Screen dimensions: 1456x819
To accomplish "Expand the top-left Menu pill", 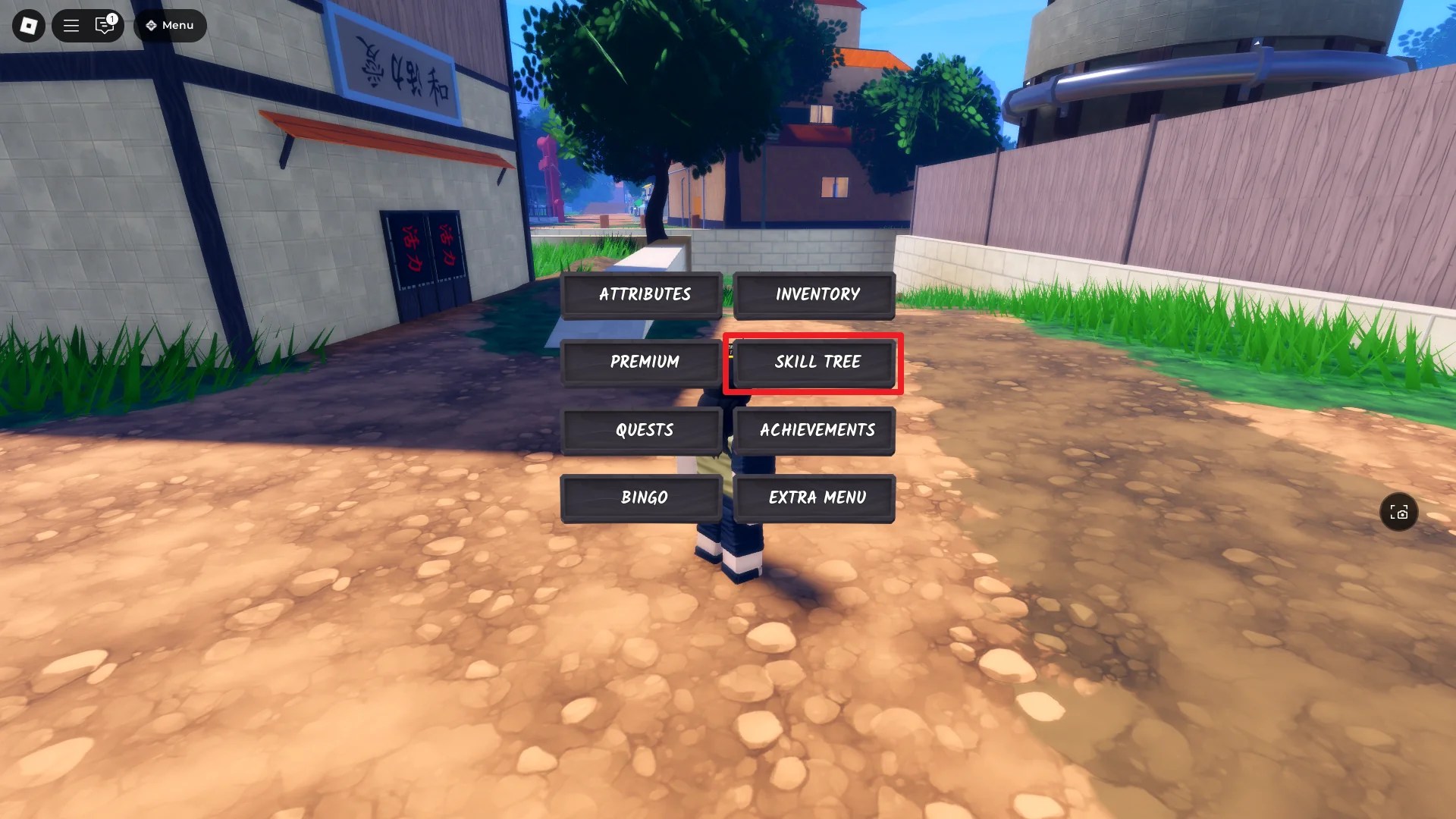I will (x=170, y=25).
